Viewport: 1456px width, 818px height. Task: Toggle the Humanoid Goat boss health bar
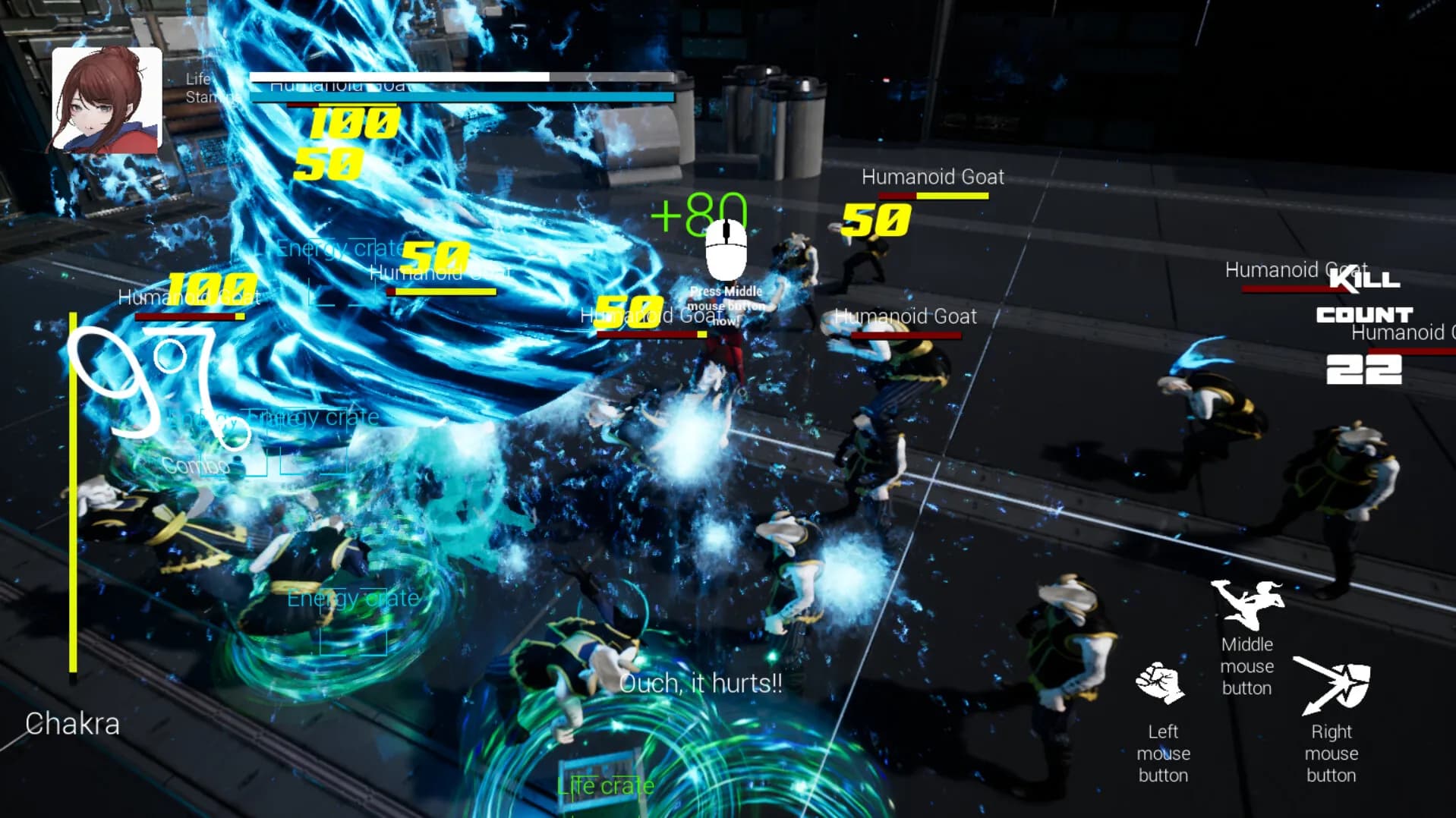point(462,86)
